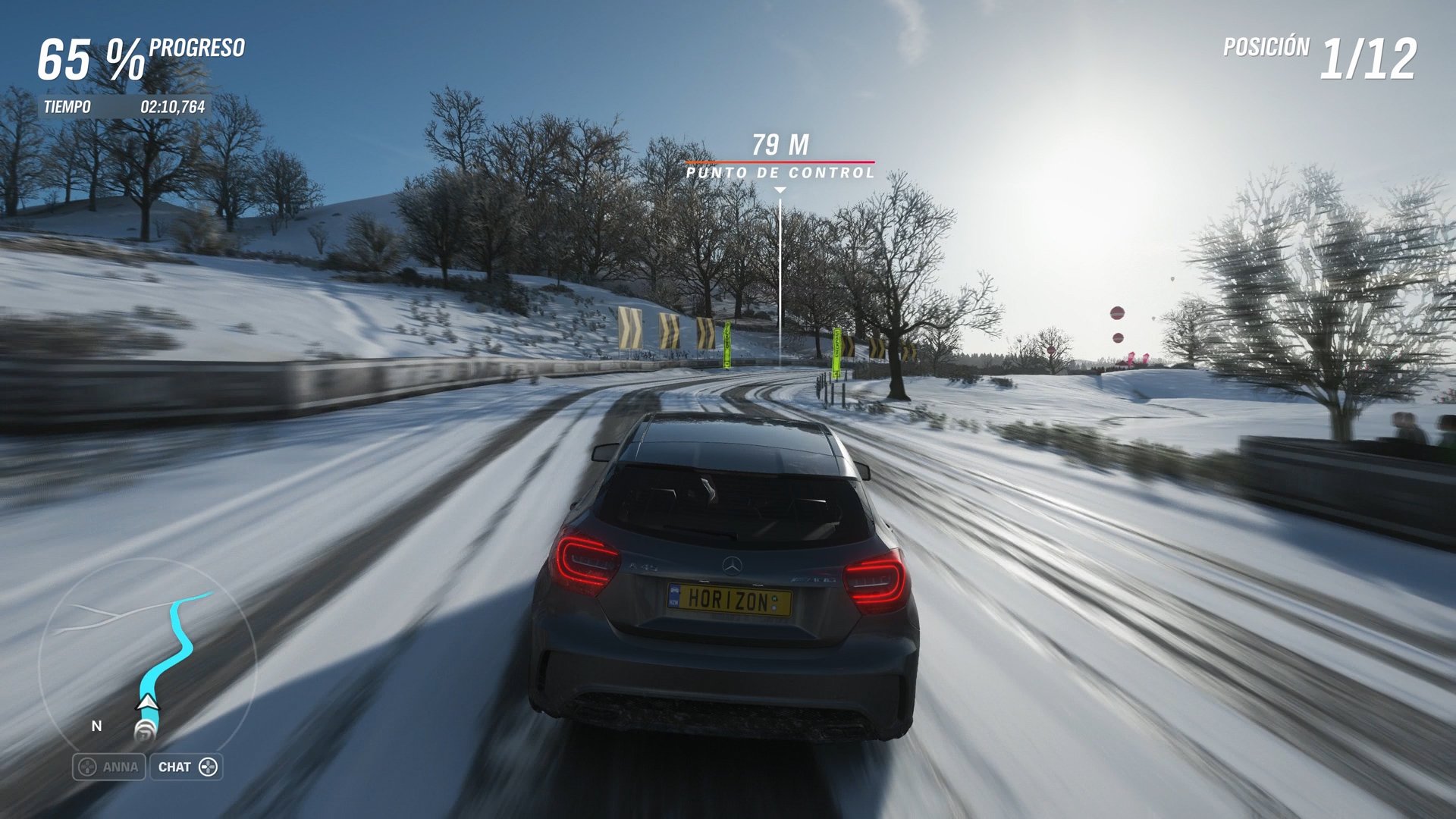Click the hot air balloon near the sun
This screenshot has height=819, width=1456.
click(1119, 313)
